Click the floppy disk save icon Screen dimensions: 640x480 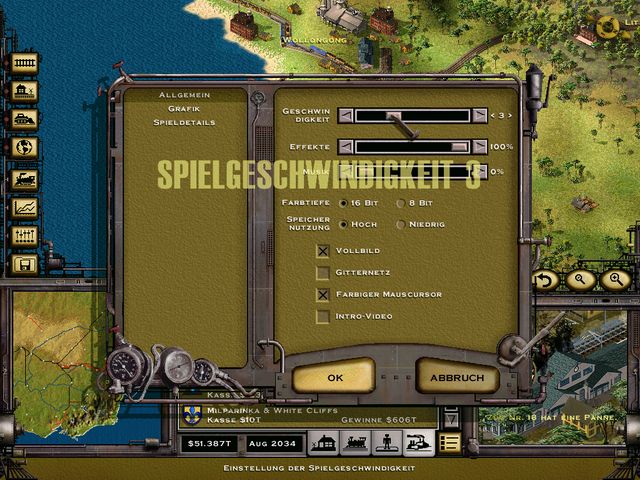tap(24, 264)
